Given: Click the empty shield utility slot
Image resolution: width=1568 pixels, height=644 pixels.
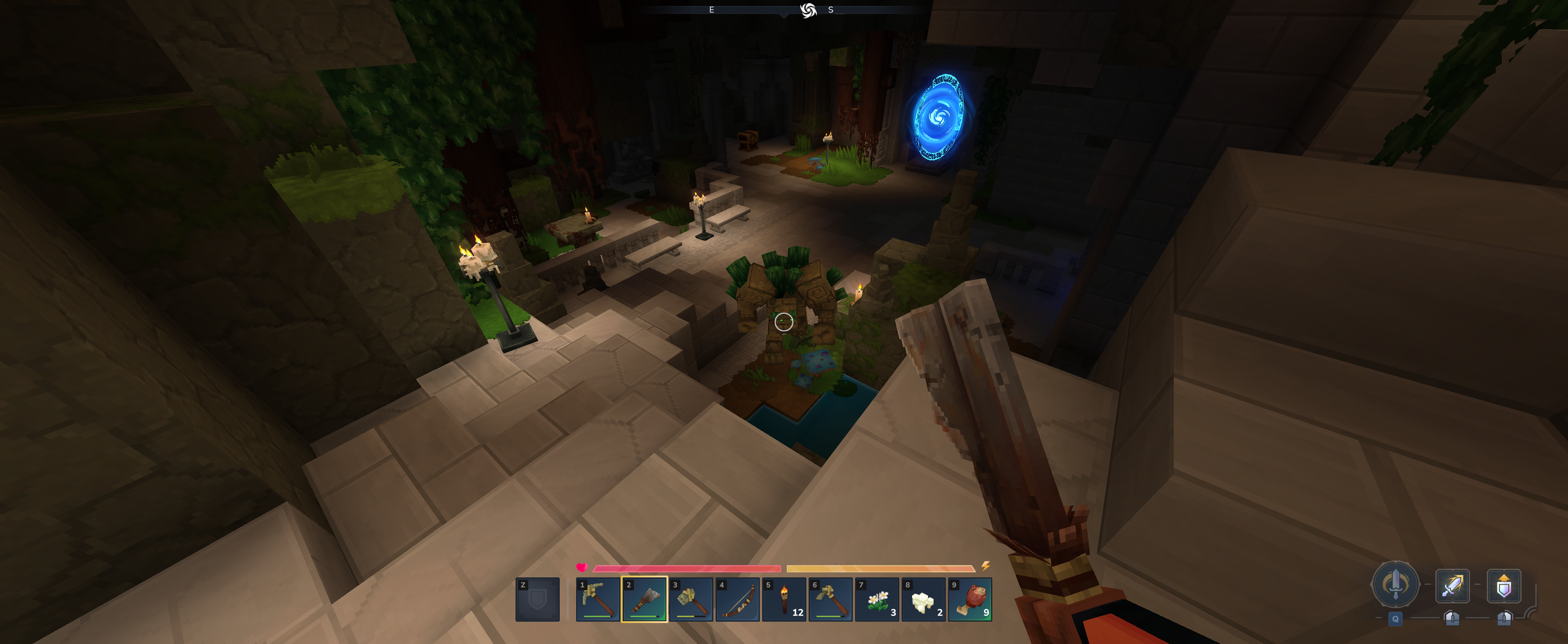Looking at the screenshot, I should pyautogui.click(x=537, y=599).
